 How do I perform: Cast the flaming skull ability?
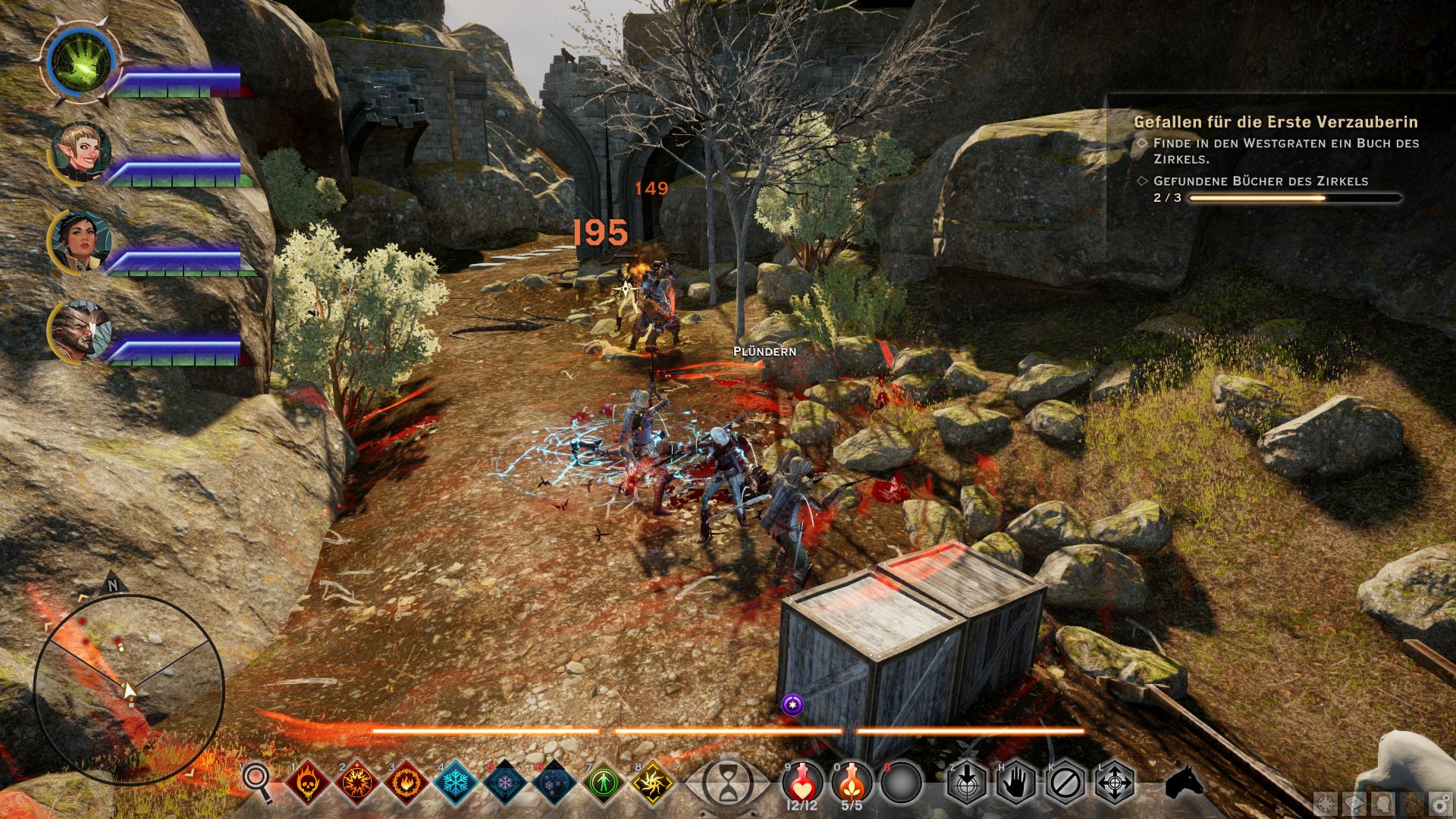[x=308, y=782]
